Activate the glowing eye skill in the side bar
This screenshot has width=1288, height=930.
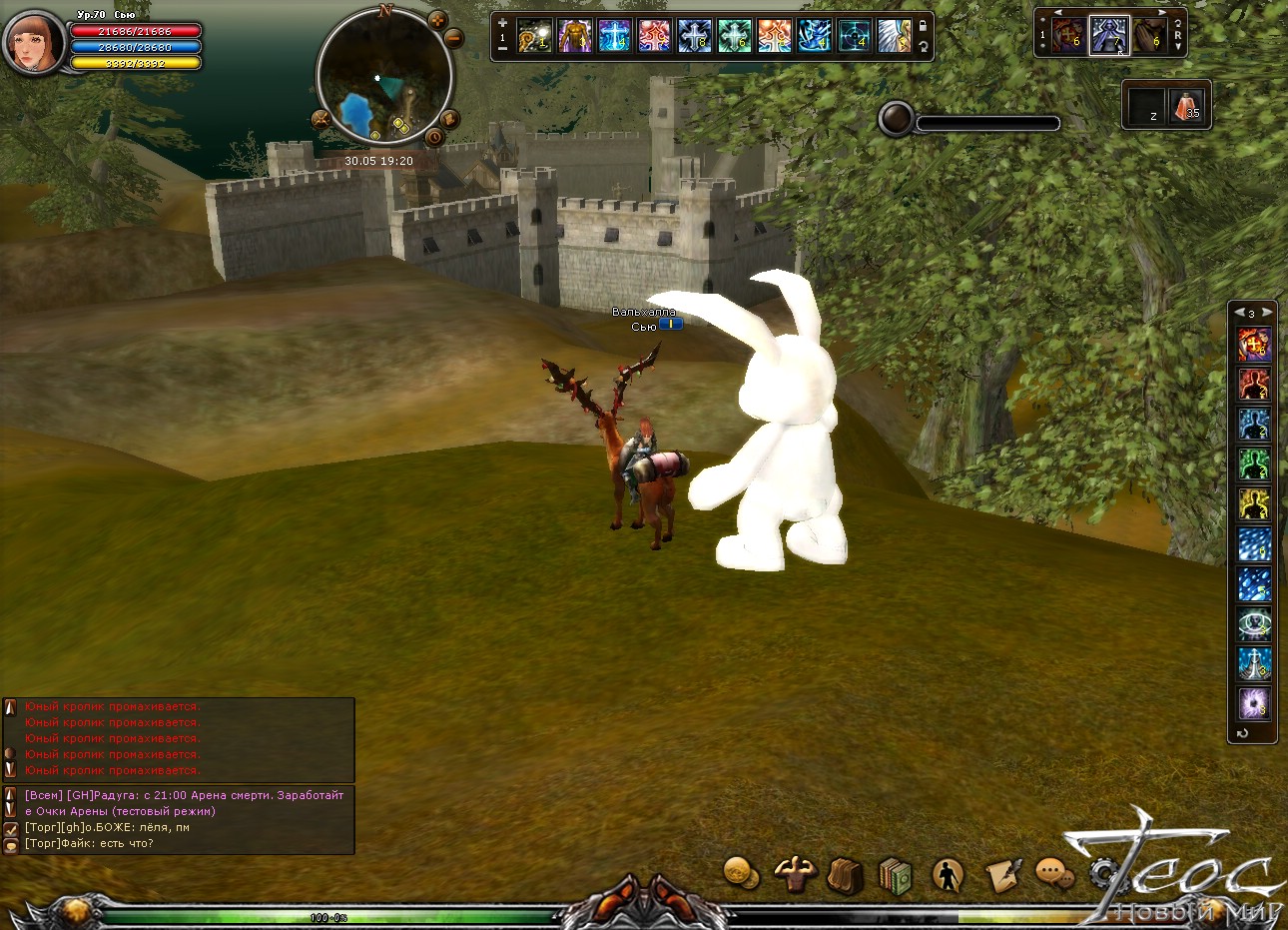click(1254, 623)
